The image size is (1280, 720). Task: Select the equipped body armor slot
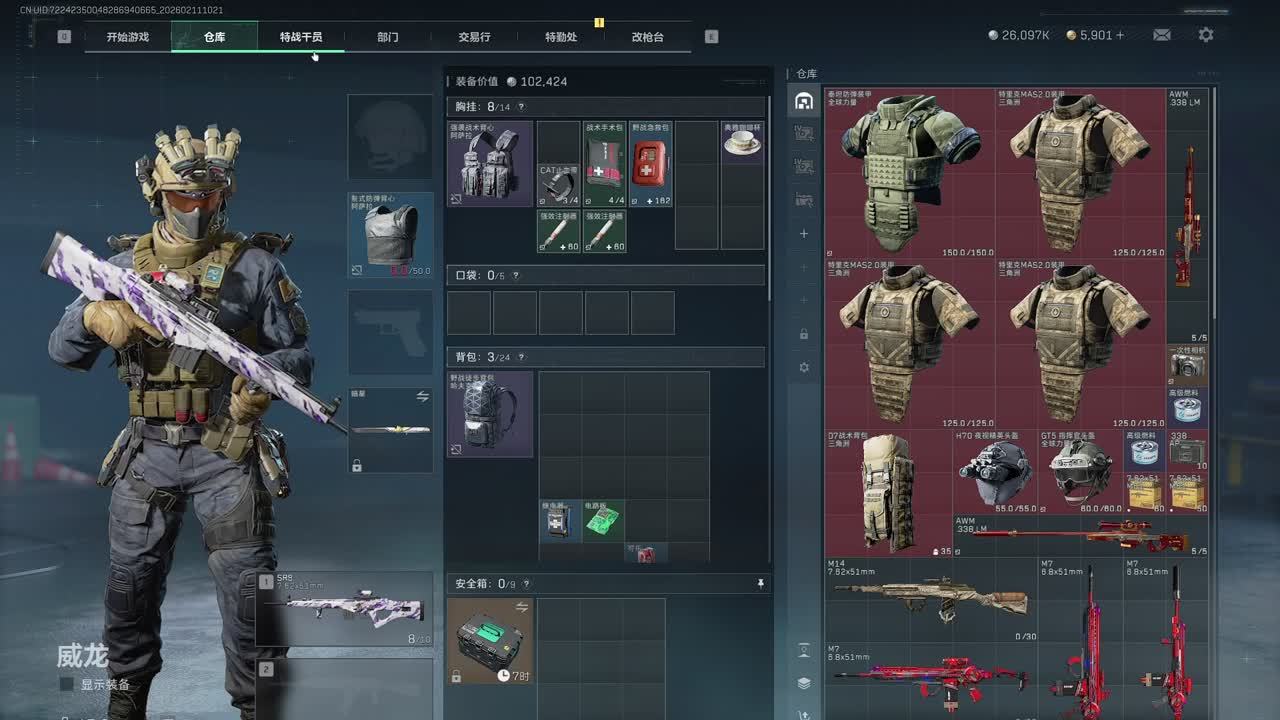coord(390,236)
